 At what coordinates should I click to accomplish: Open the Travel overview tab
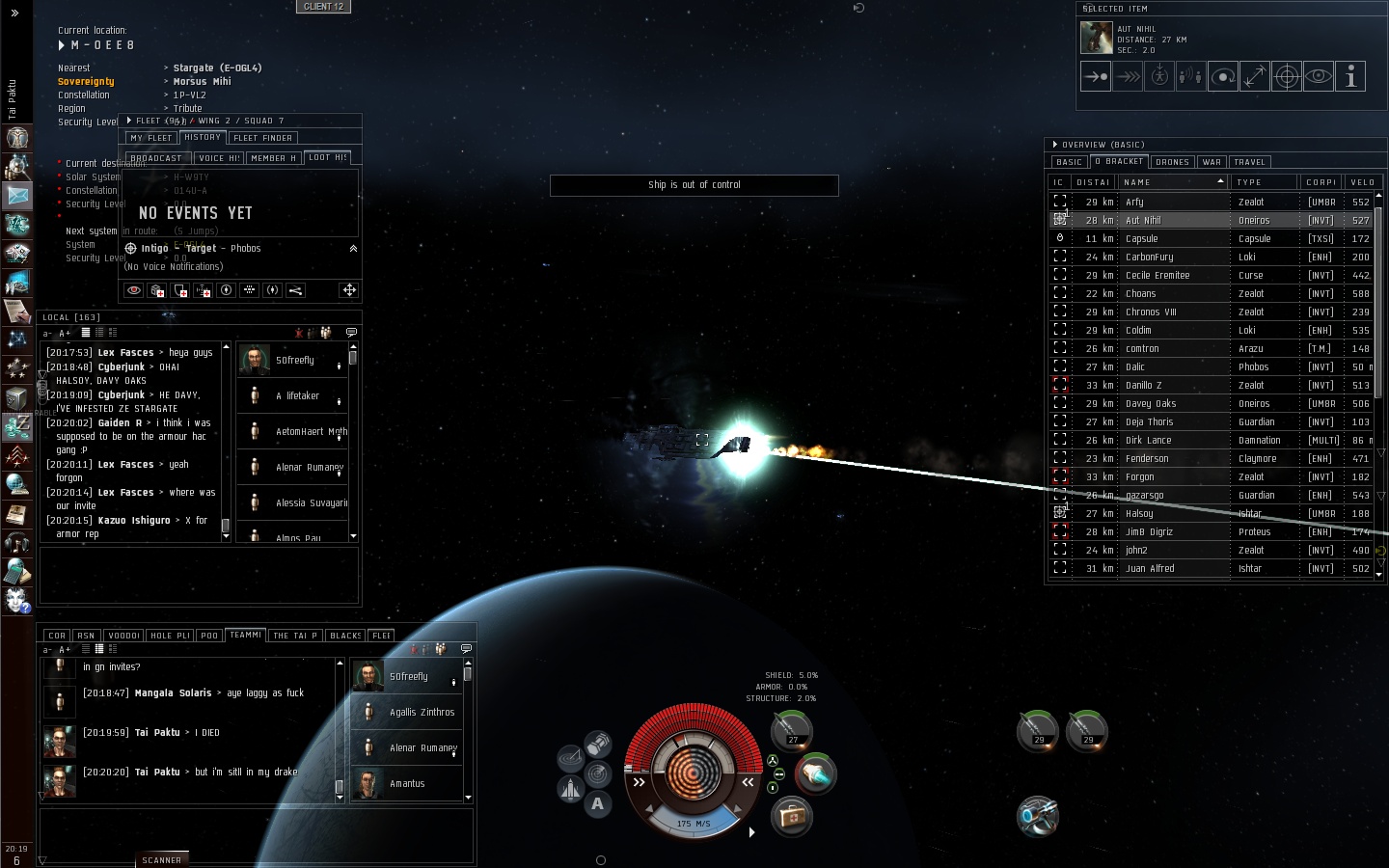[1249, 162]
